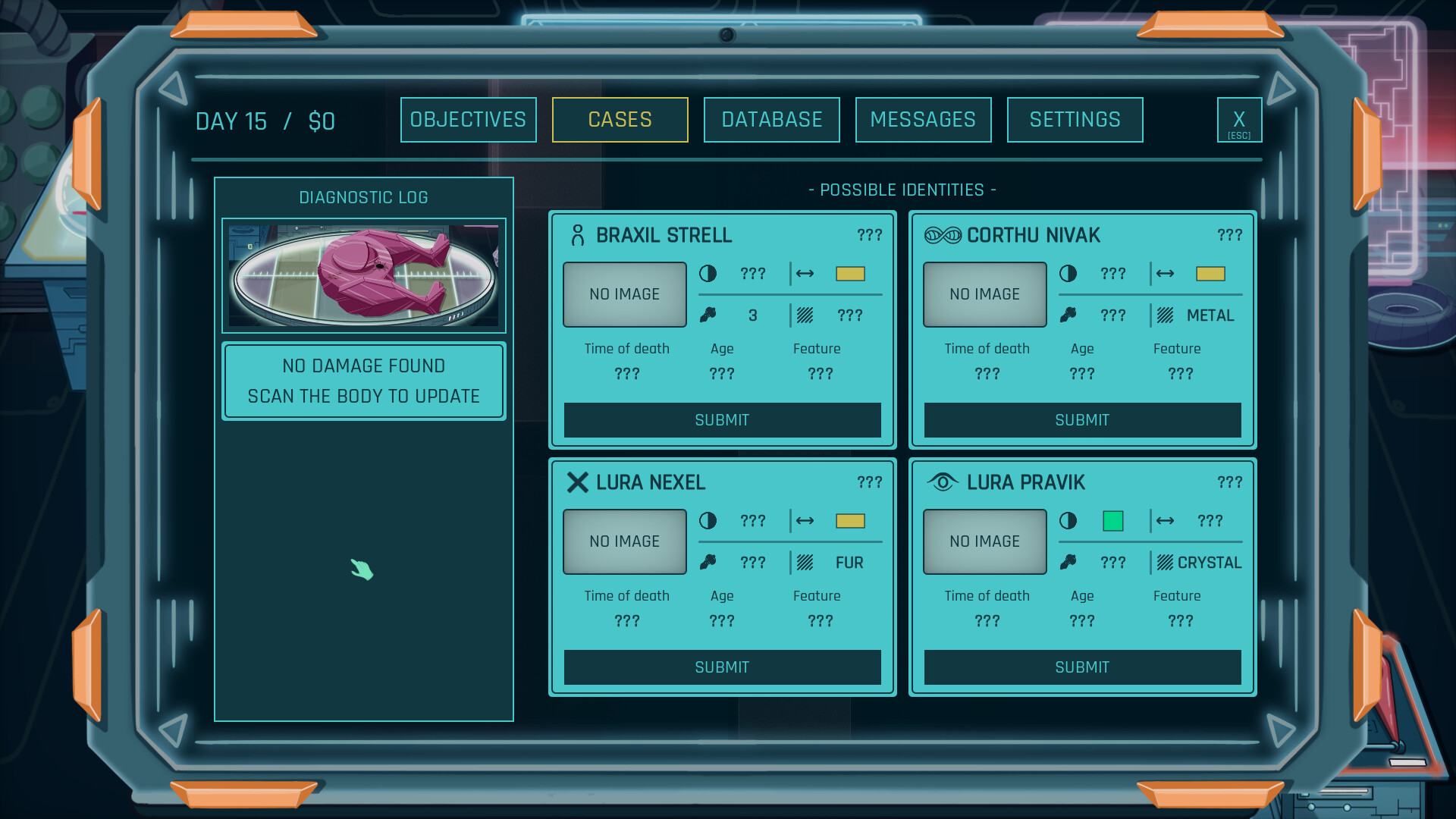1456x819 pixels.
Task: Open the MESSAGES tab
Action: click(923, 119)
